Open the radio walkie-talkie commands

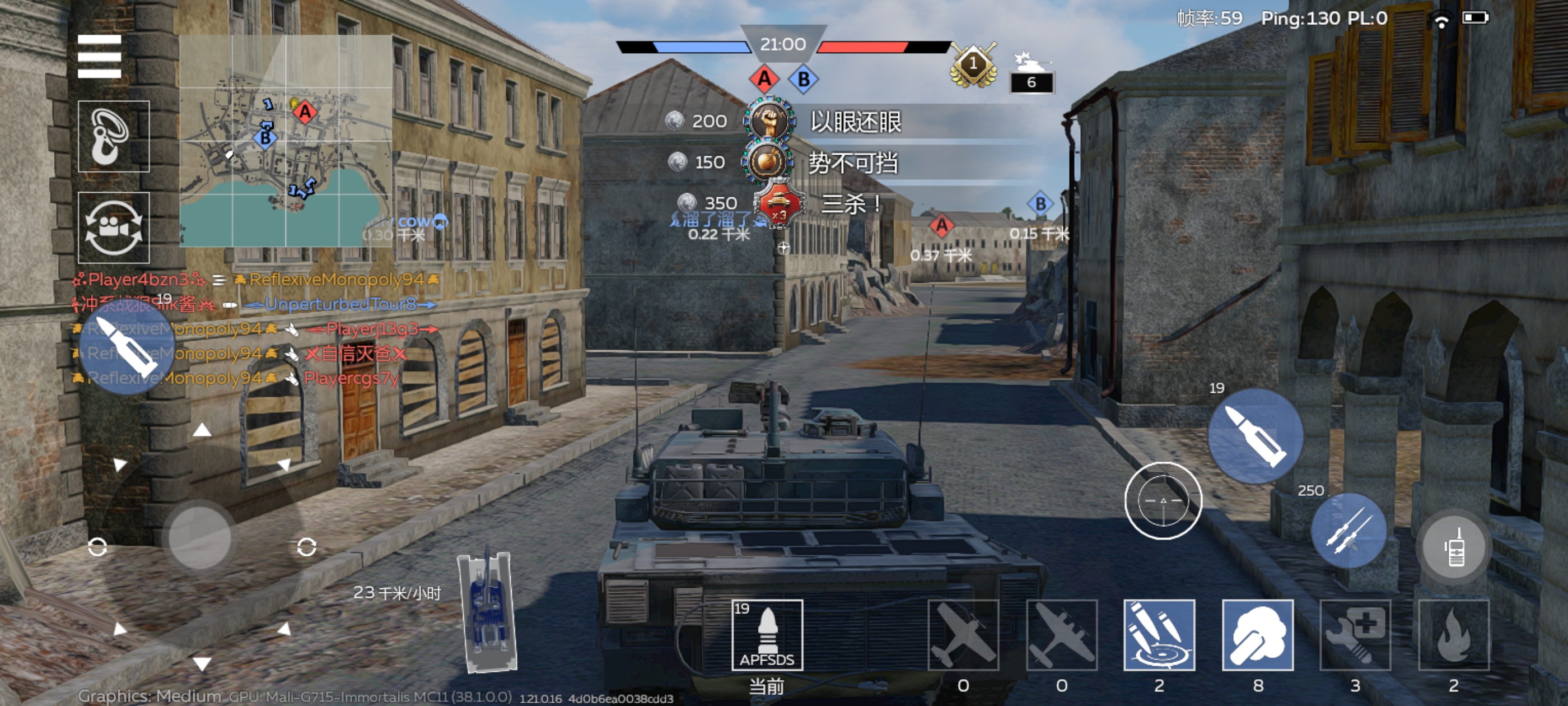point(1454,546)
